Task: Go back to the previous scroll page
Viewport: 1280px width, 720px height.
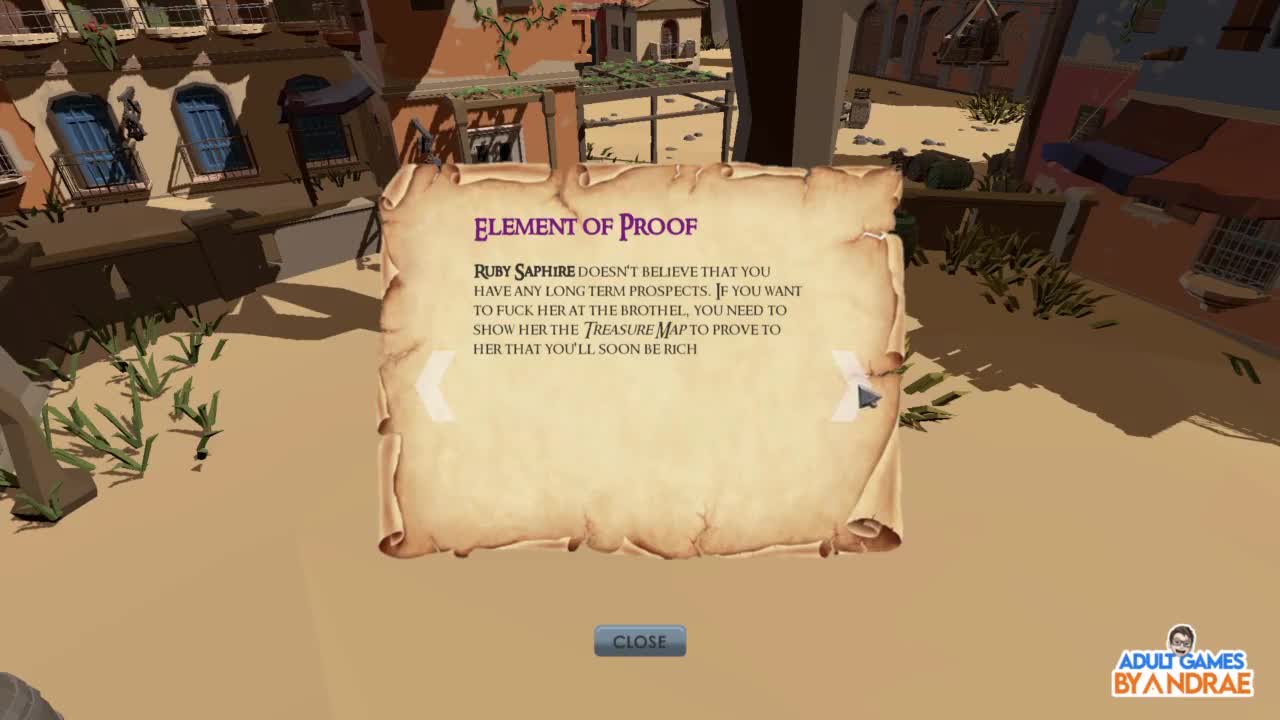Action: point(435,386)
